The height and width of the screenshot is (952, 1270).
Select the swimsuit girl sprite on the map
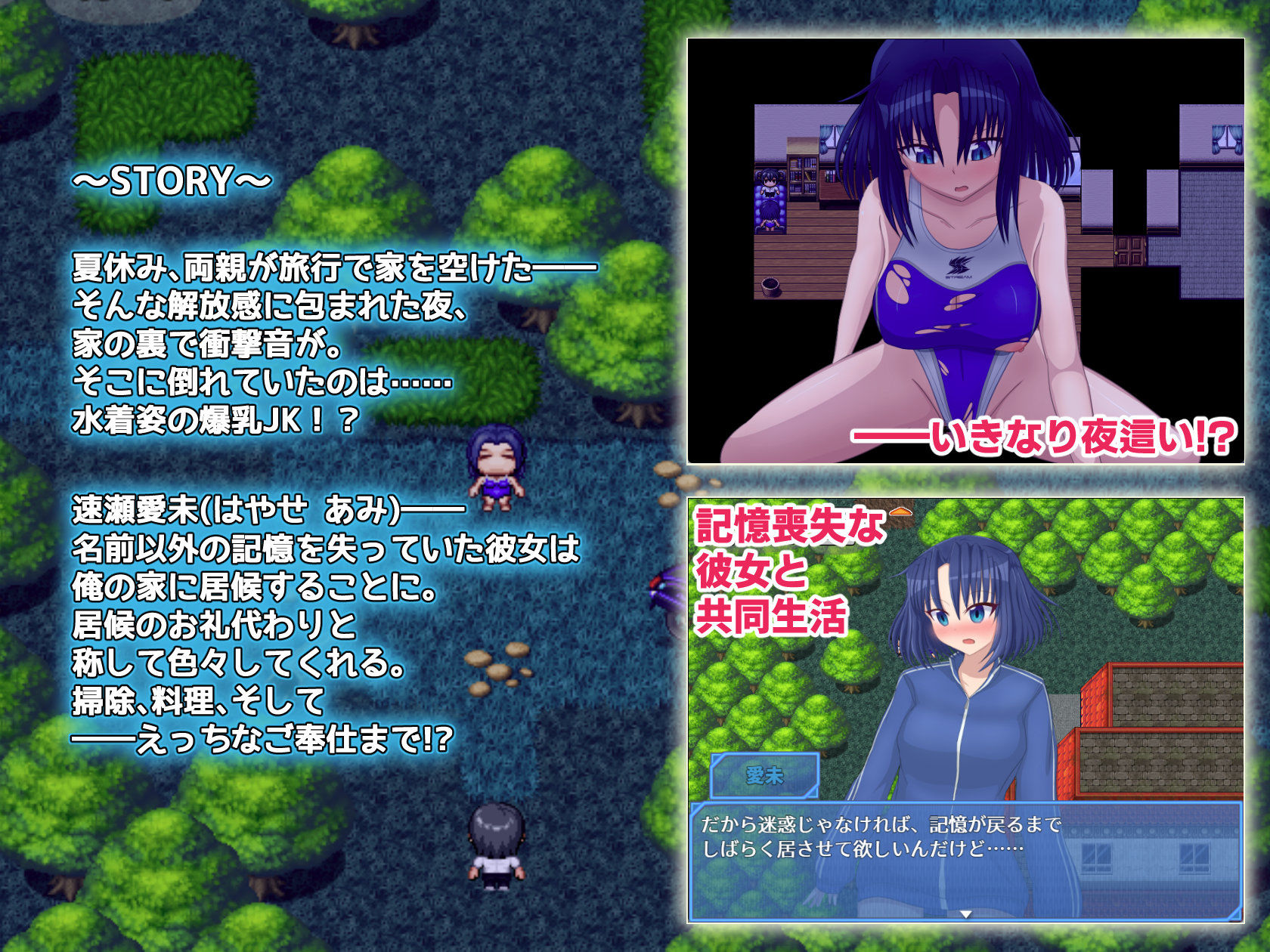point(495,472)
